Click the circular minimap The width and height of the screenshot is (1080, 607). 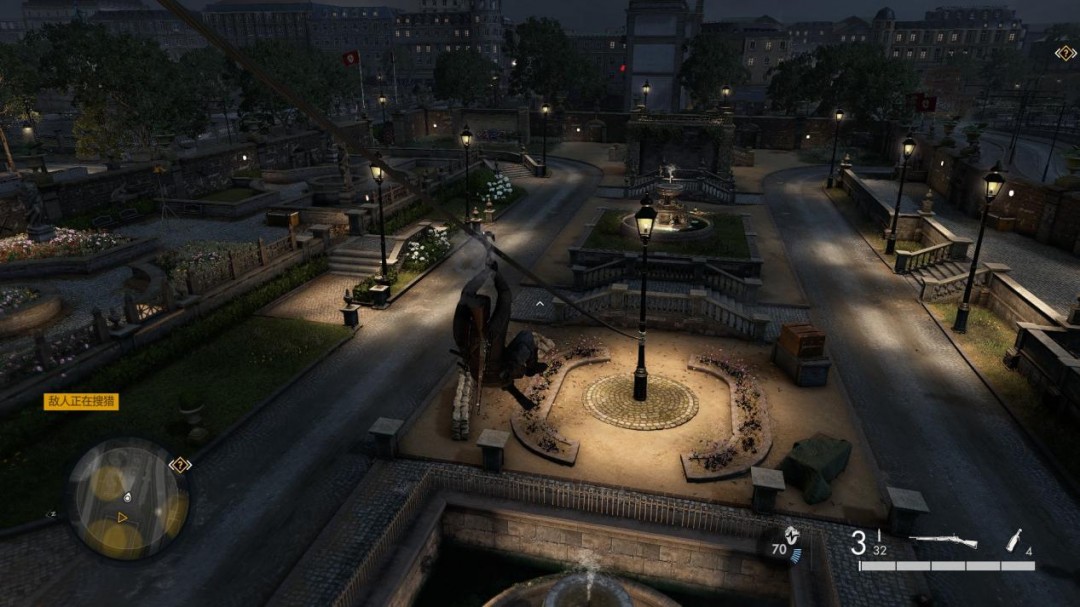[129, 499]
